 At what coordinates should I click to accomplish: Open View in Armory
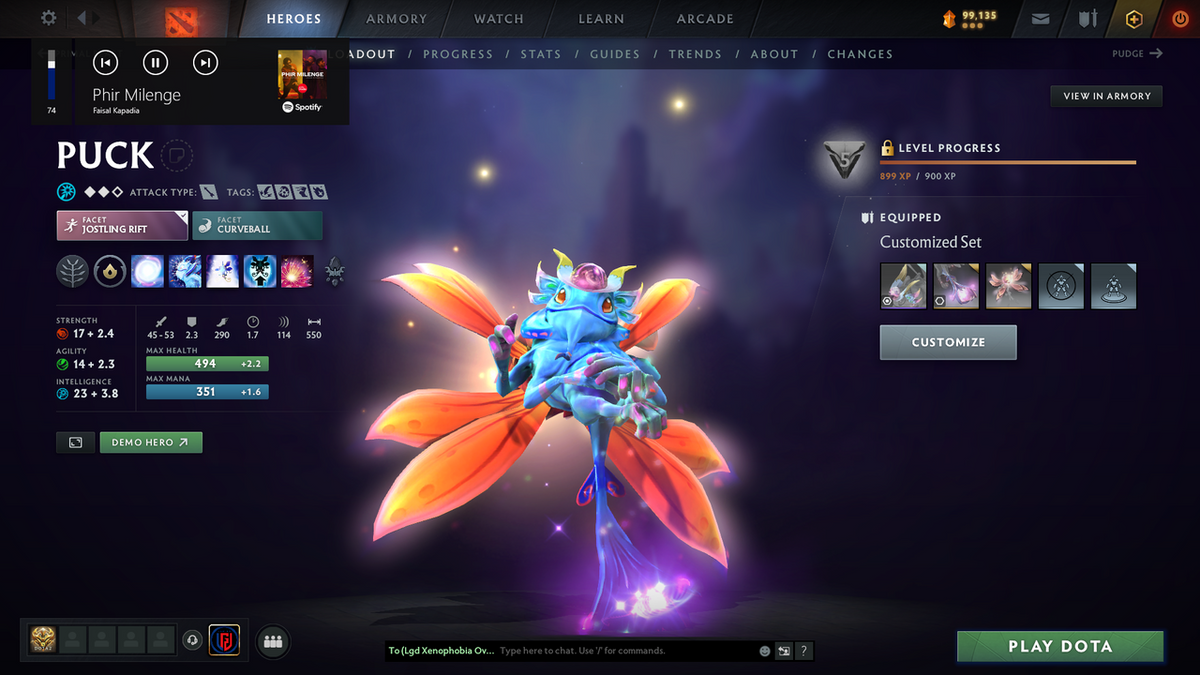1106,96
